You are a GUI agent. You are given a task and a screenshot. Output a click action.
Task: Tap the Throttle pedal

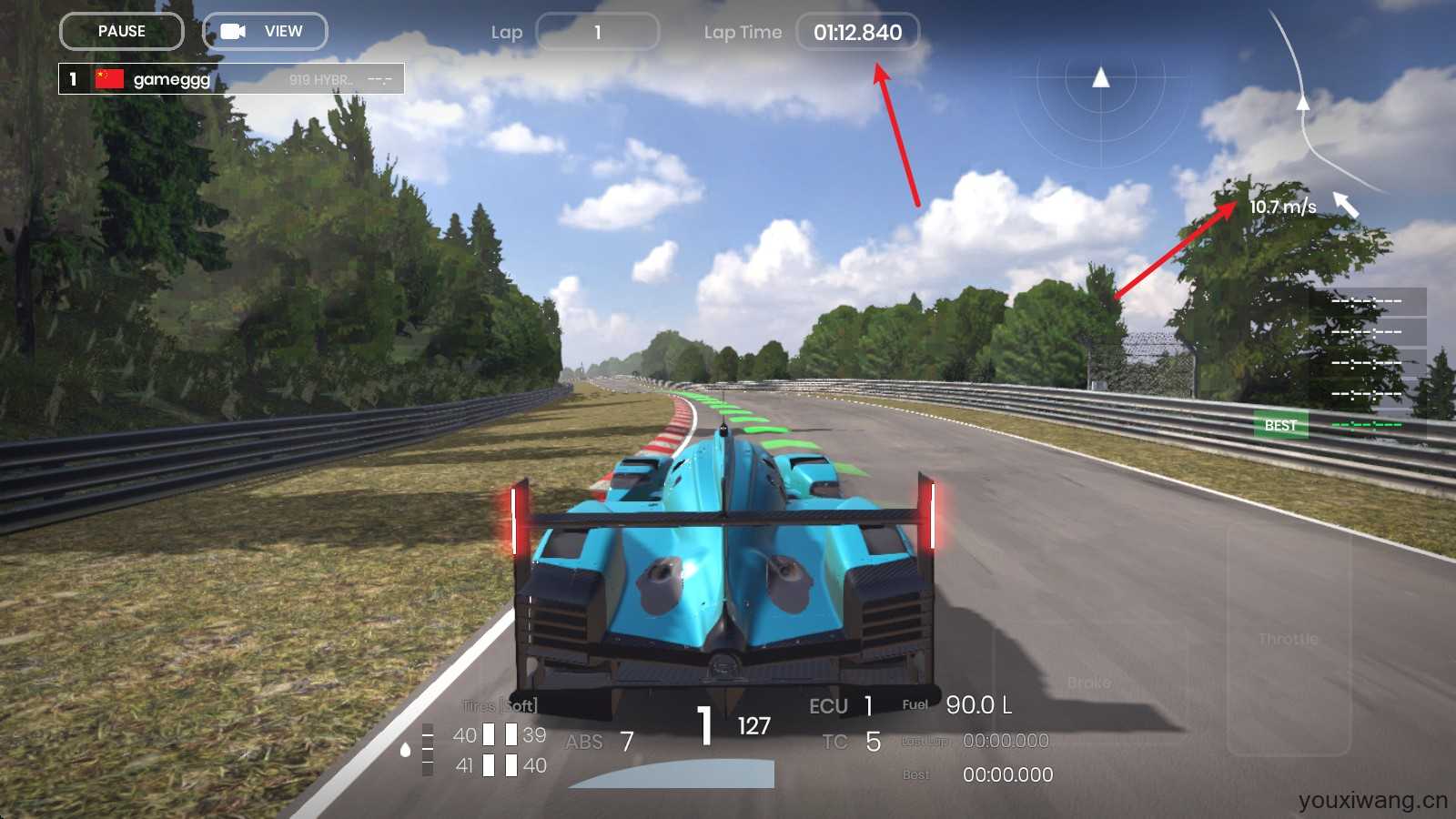click(x=1289, y=639)
